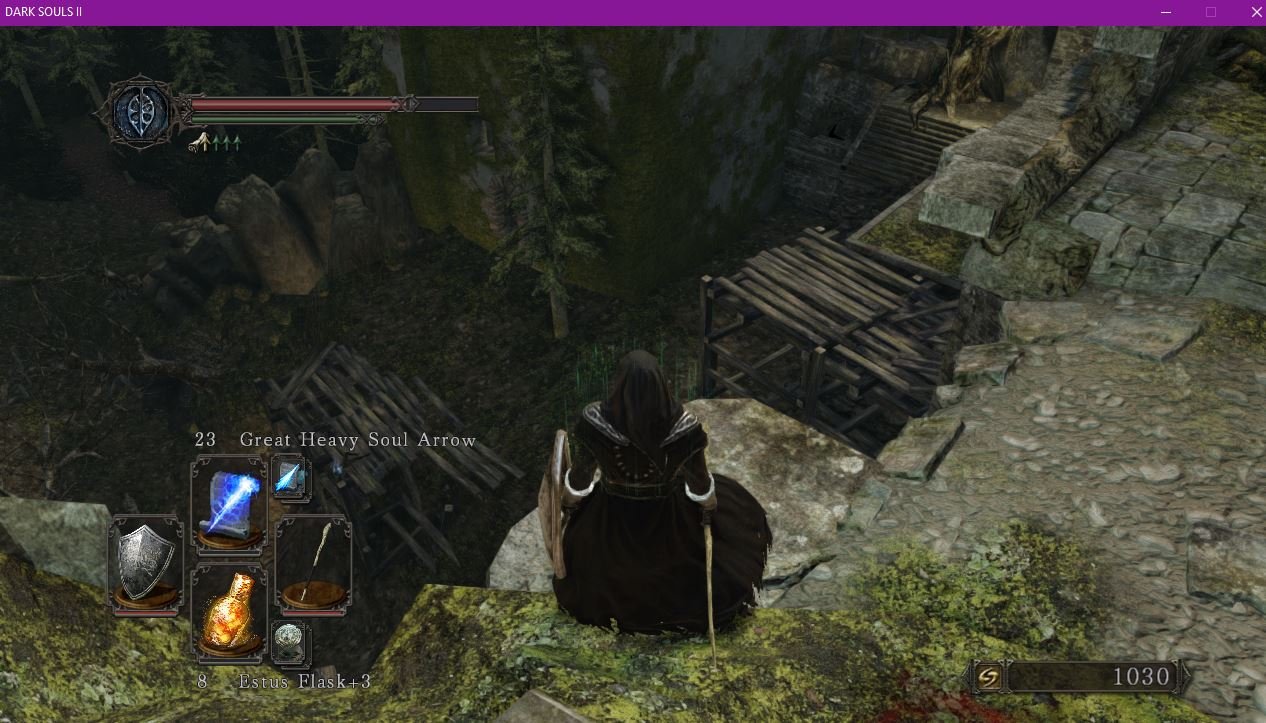Use the Estus Flask+3 item slot

(230, 612)
